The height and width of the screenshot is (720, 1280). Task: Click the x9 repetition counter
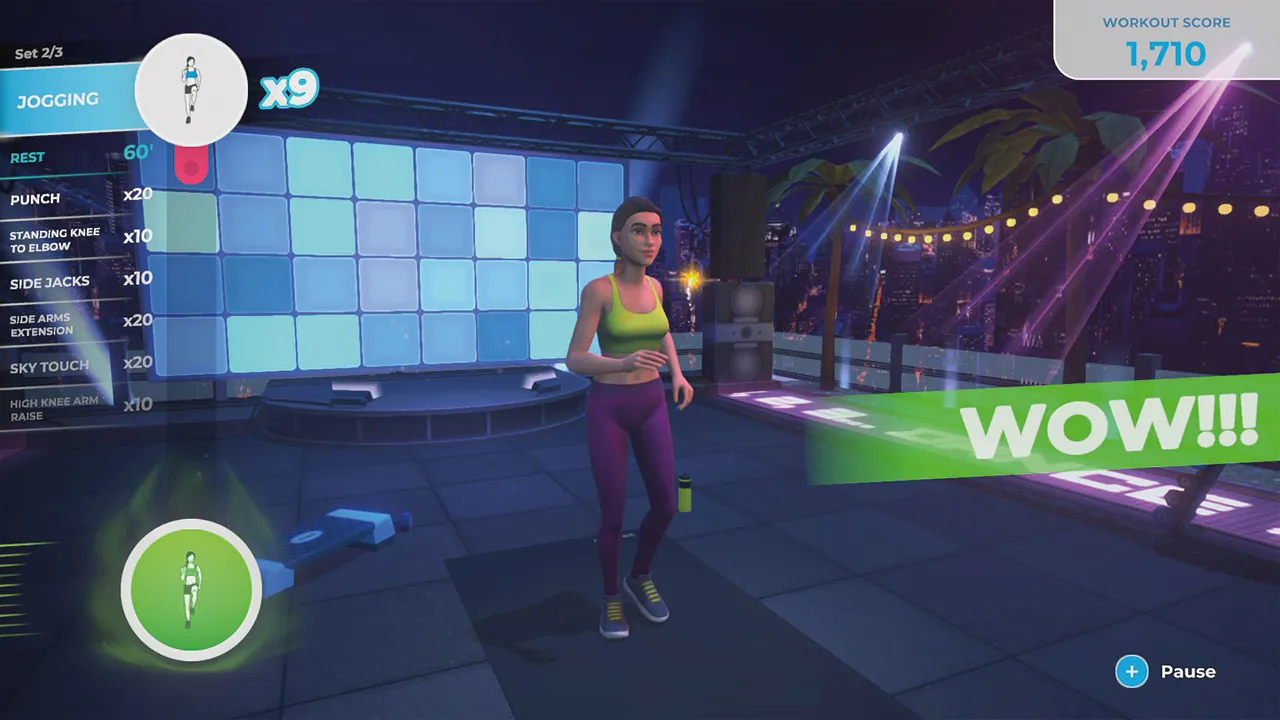pyautogui.click(x=289, y=89)
